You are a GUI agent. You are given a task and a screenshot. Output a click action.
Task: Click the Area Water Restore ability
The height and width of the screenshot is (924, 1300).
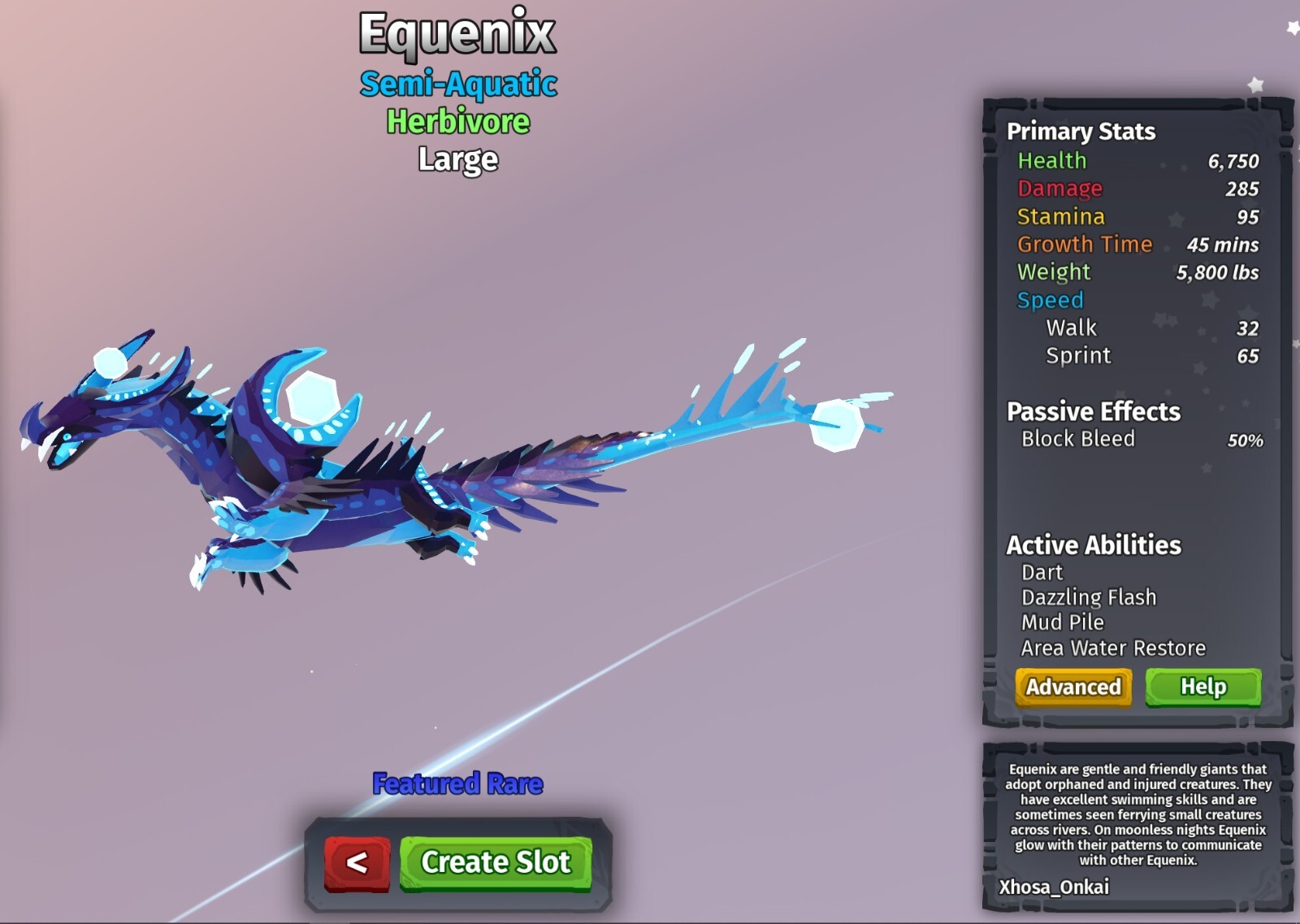1116,648
